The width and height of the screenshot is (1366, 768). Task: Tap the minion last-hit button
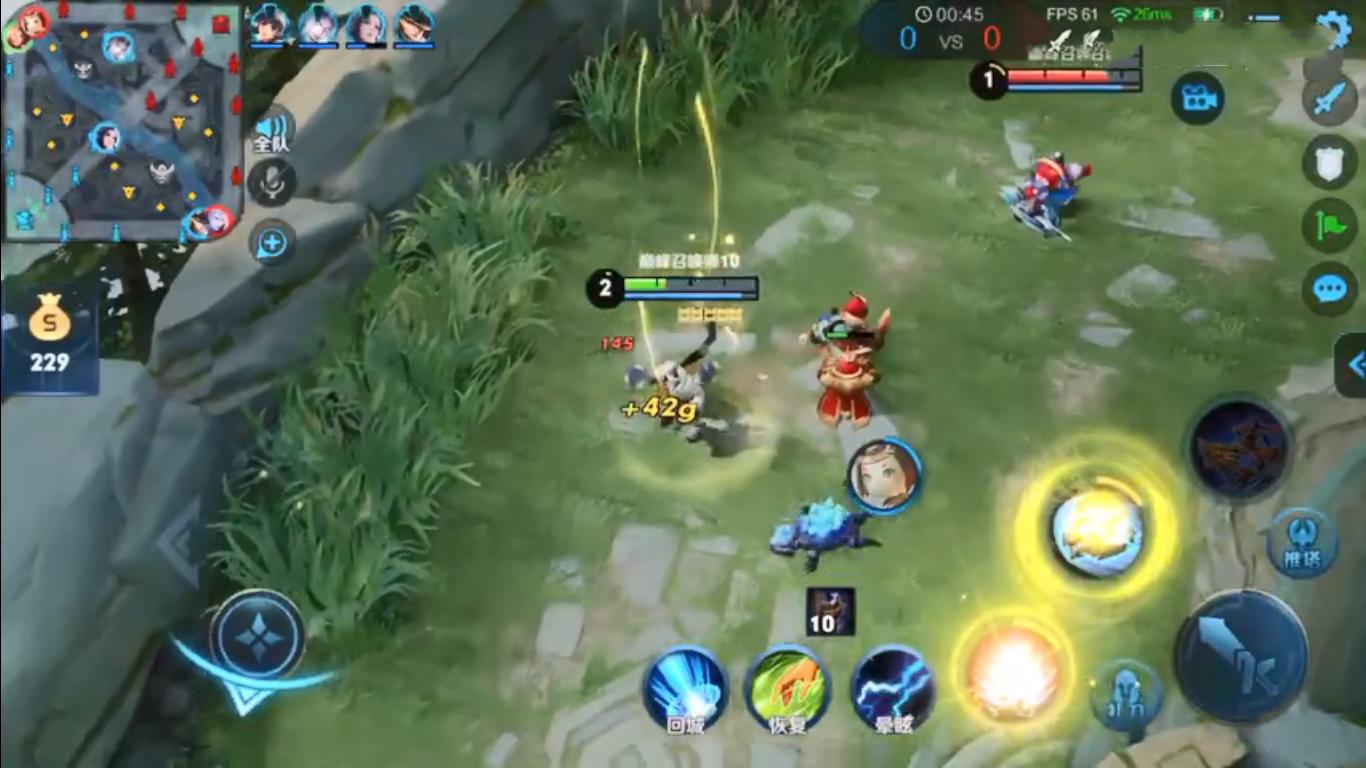click(1126, 694)
